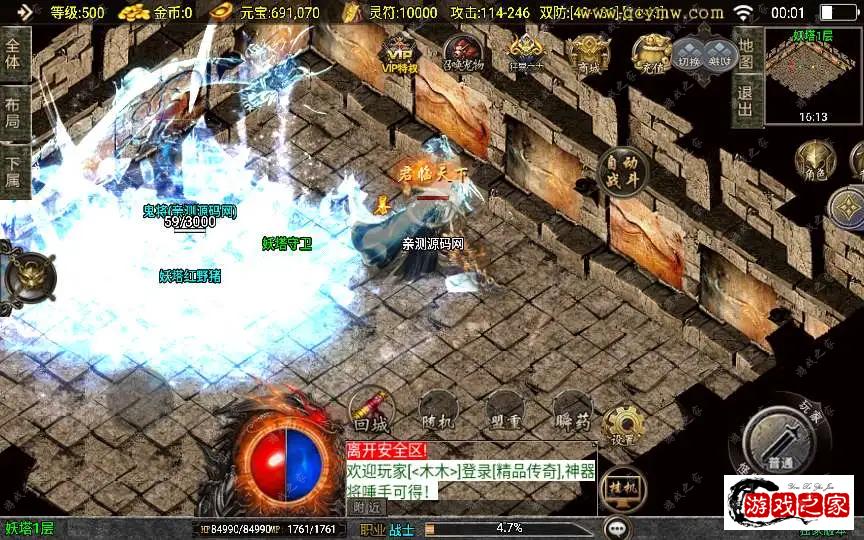Use the 随机 random teleport button

[x=438, y=409]
